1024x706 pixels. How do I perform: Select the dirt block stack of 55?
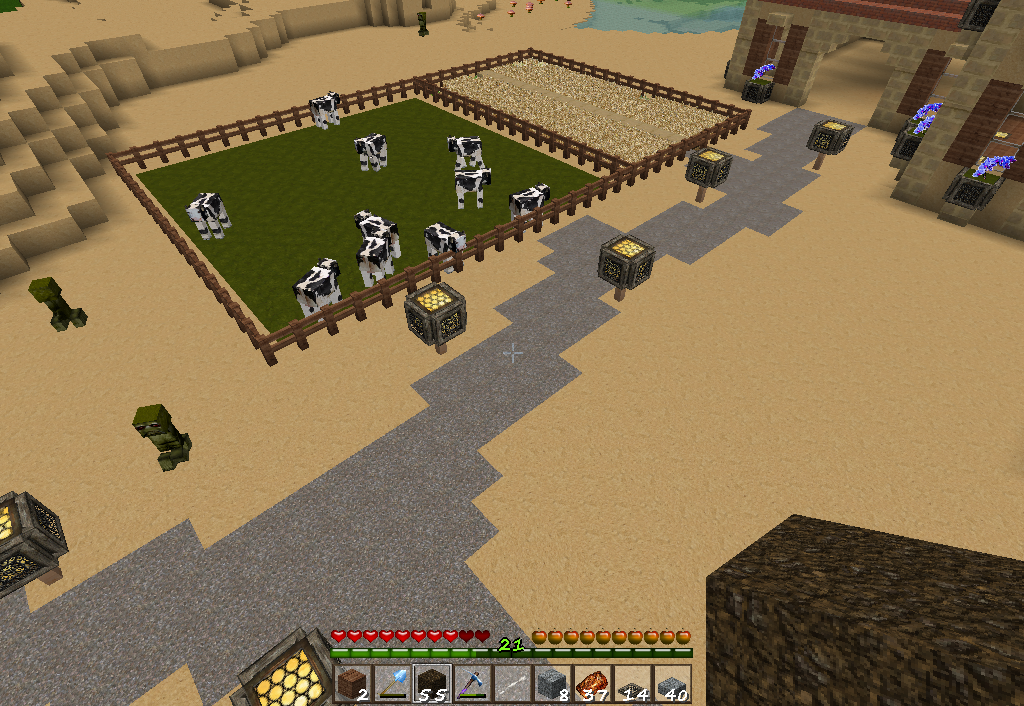432,685
